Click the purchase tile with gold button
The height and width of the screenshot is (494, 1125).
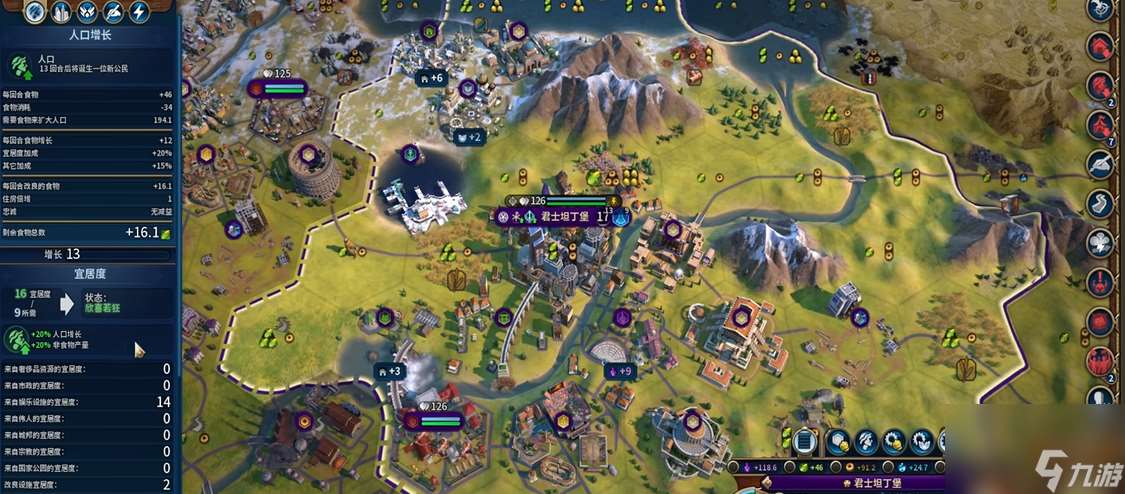(x=837, y=440)
